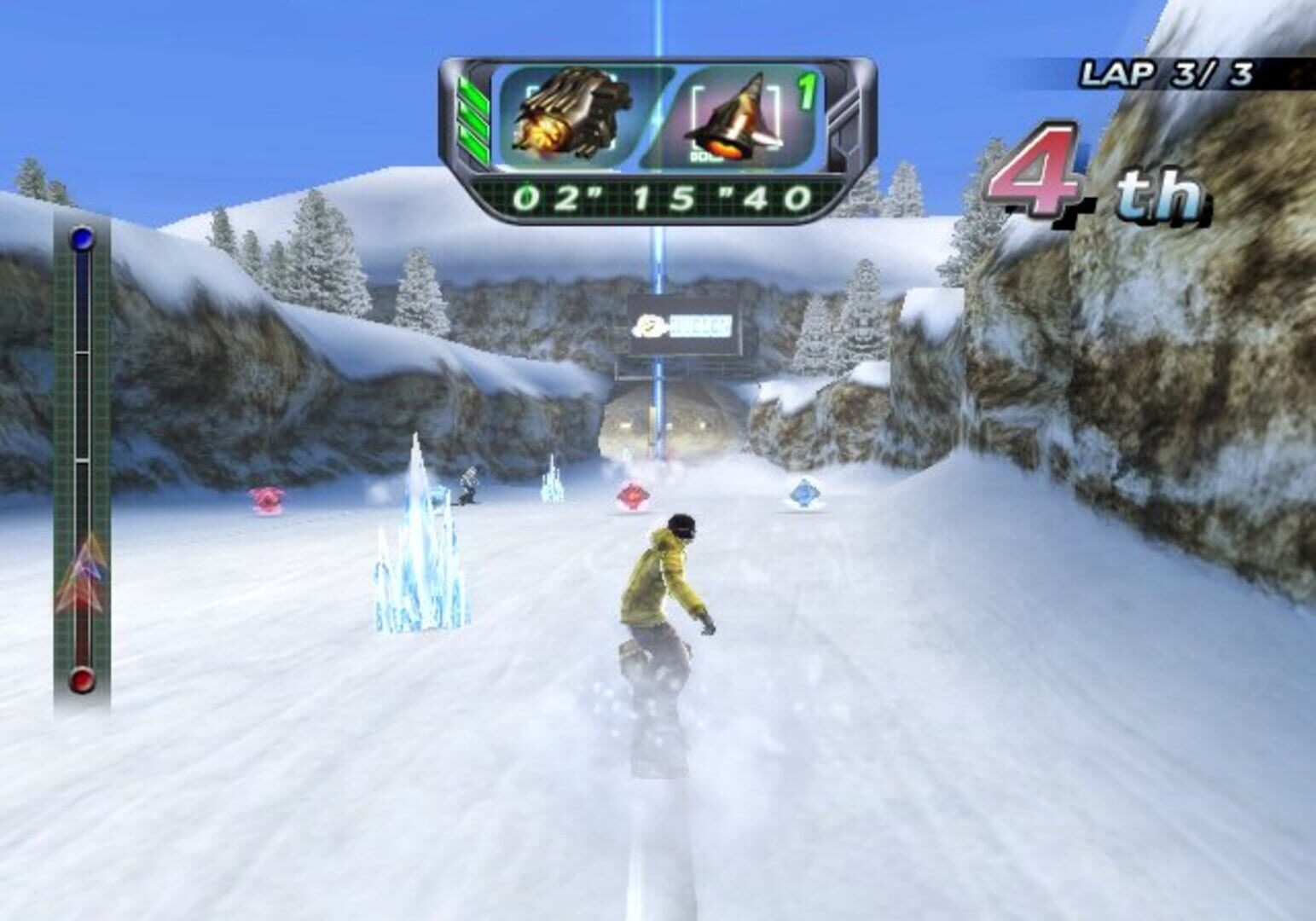Image resolution: width=1316 pixels, height=921 pixels.
Task: Click the red orb at the progress bar bottom
Action: 81,680
